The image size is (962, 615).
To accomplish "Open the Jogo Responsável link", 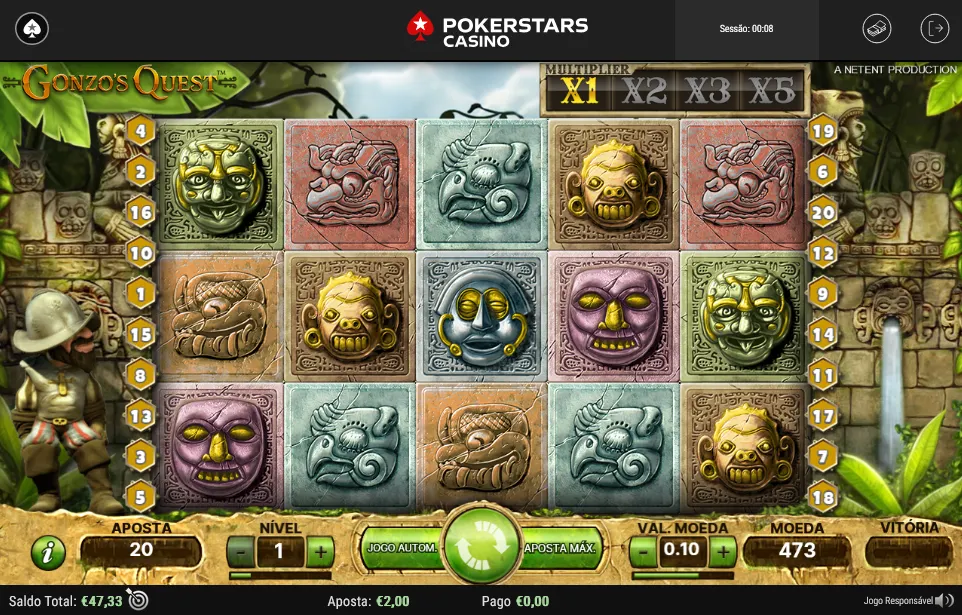I will click(x=898, y=601).
